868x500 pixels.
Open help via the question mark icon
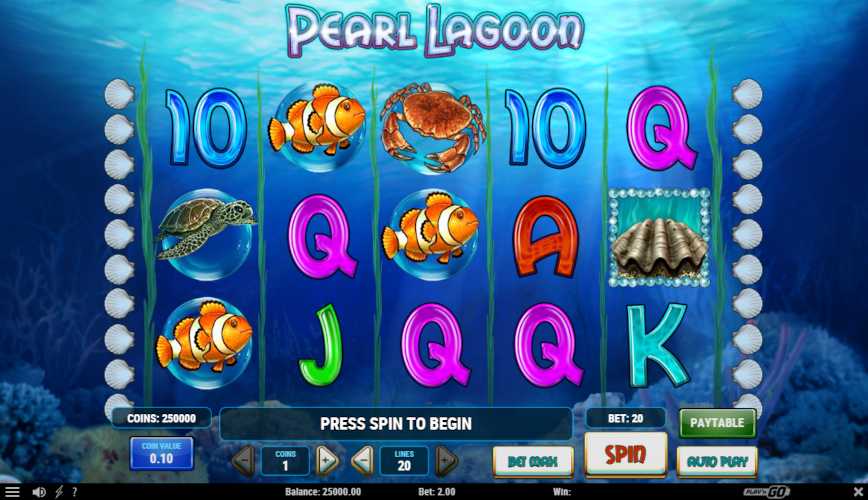pos(74,492)
